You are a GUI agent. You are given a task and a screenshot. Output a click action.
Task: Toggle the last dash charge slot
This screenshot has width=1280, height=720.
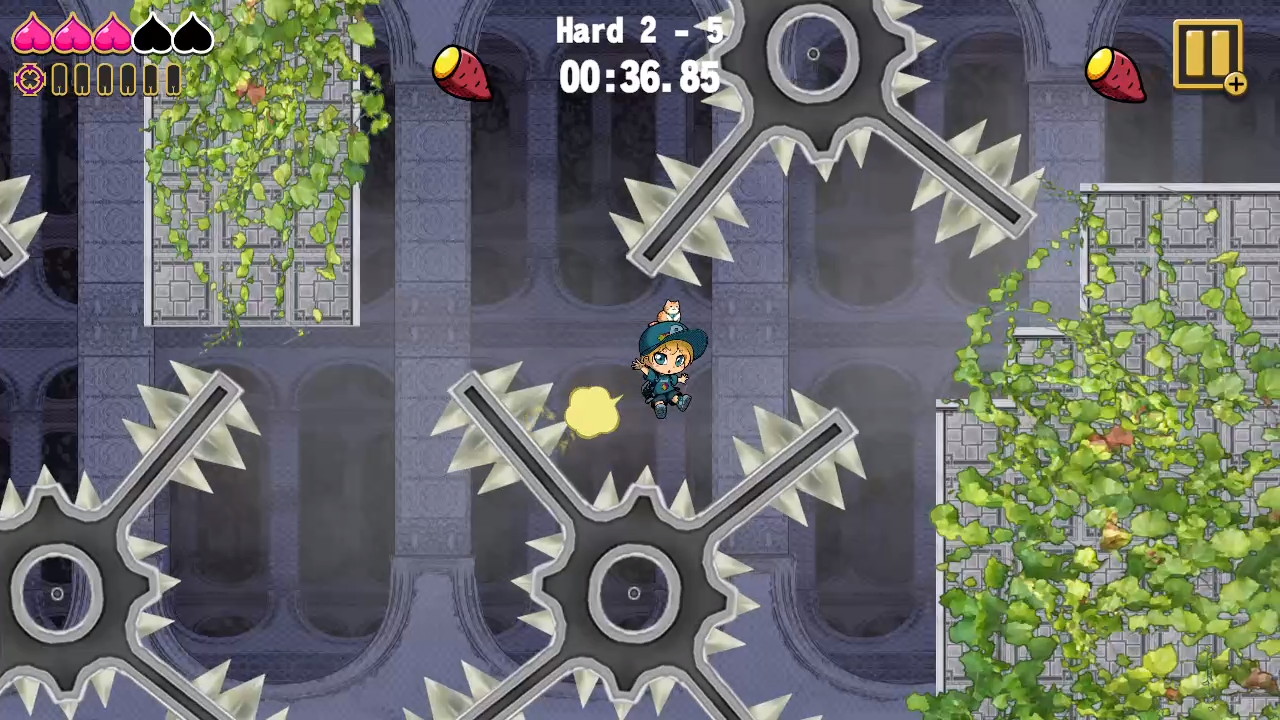coord(172,80)
